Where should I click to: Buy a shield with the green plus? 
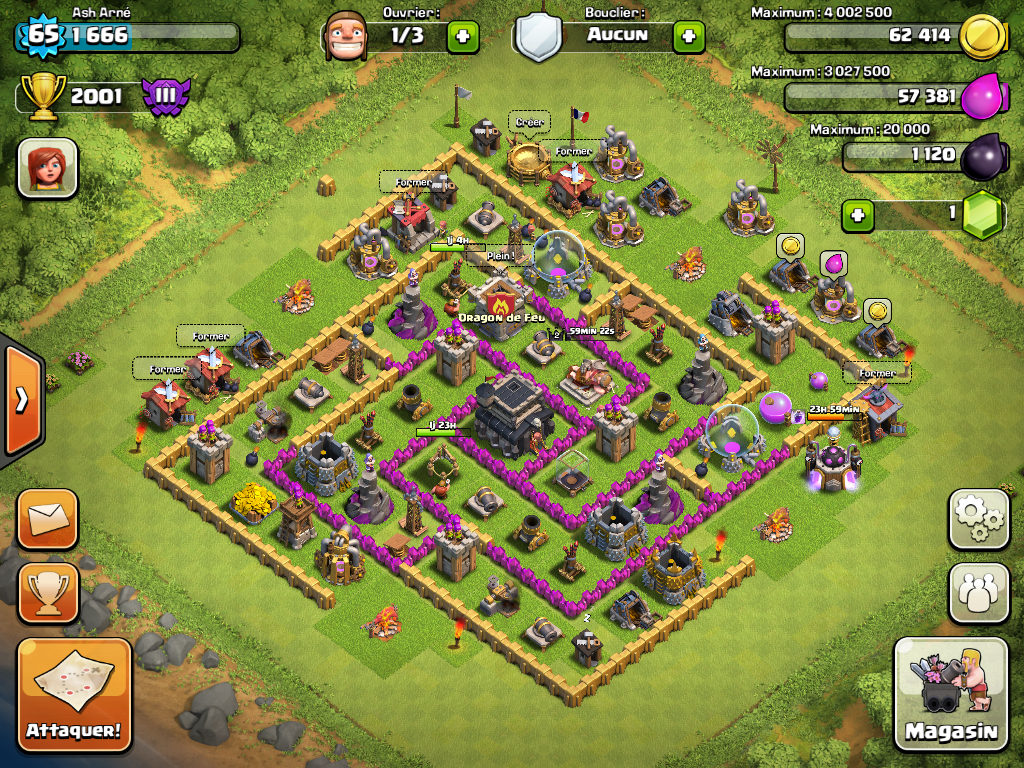pos(688,36)
